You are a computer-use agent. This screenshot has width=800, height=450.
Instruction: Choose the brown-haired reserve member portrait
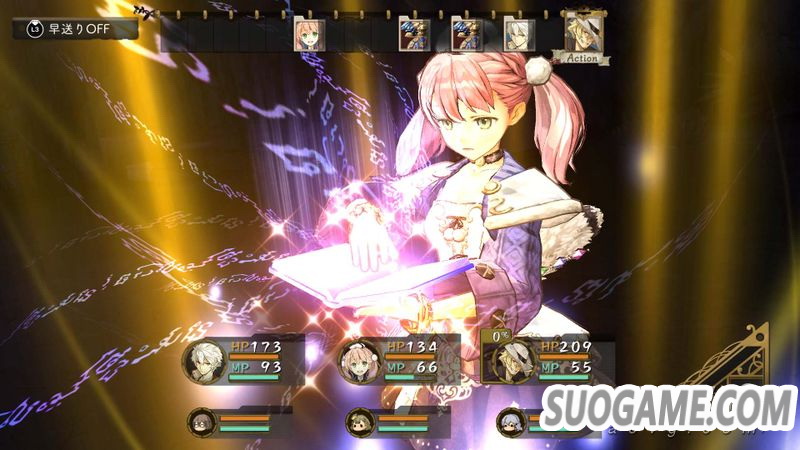pyautogui.click(x=360, y=421)
